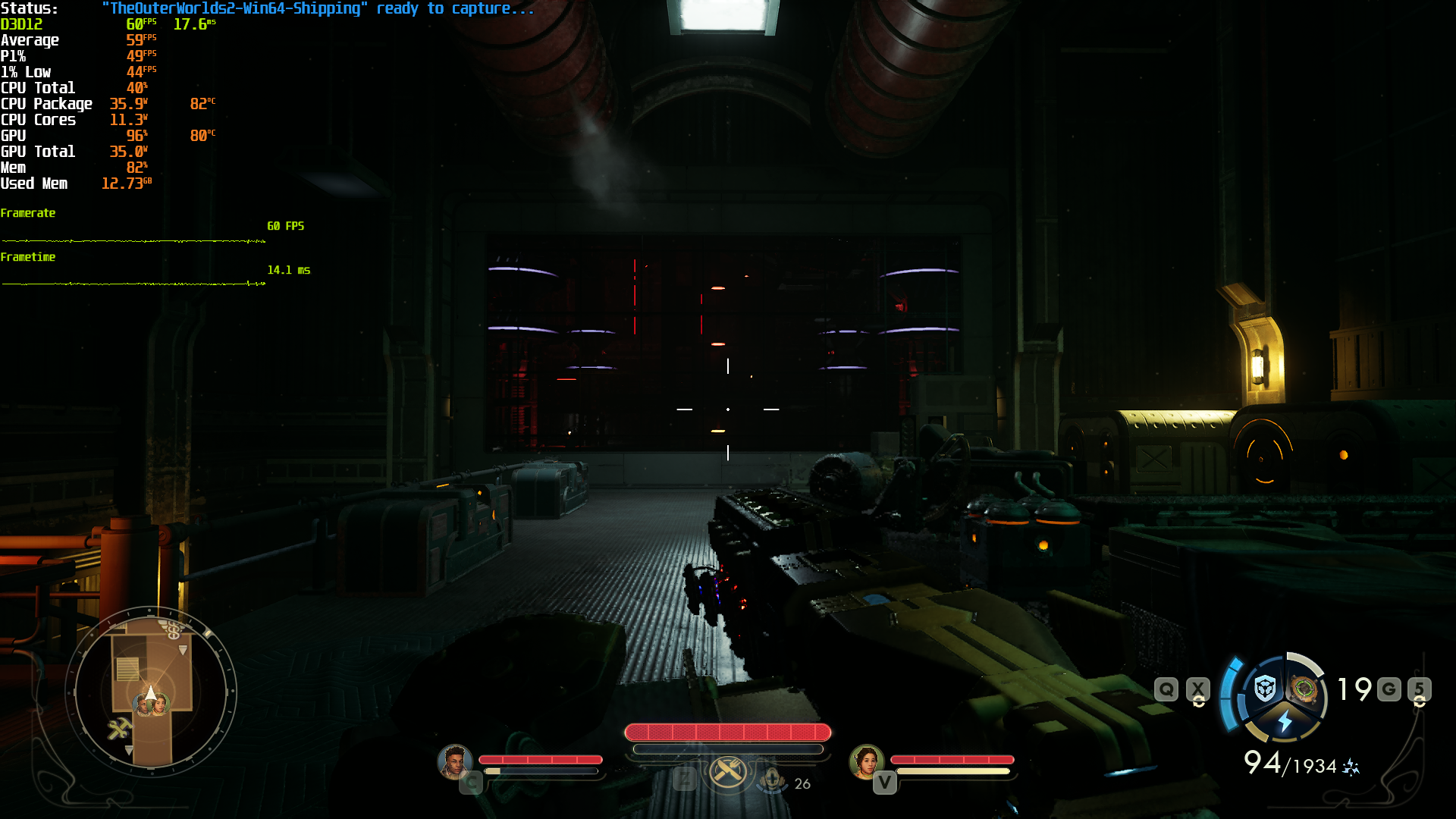Click the red segmented enemy health bar
This screenshot has height=819, width=1456.
click(x=726, y=733)
